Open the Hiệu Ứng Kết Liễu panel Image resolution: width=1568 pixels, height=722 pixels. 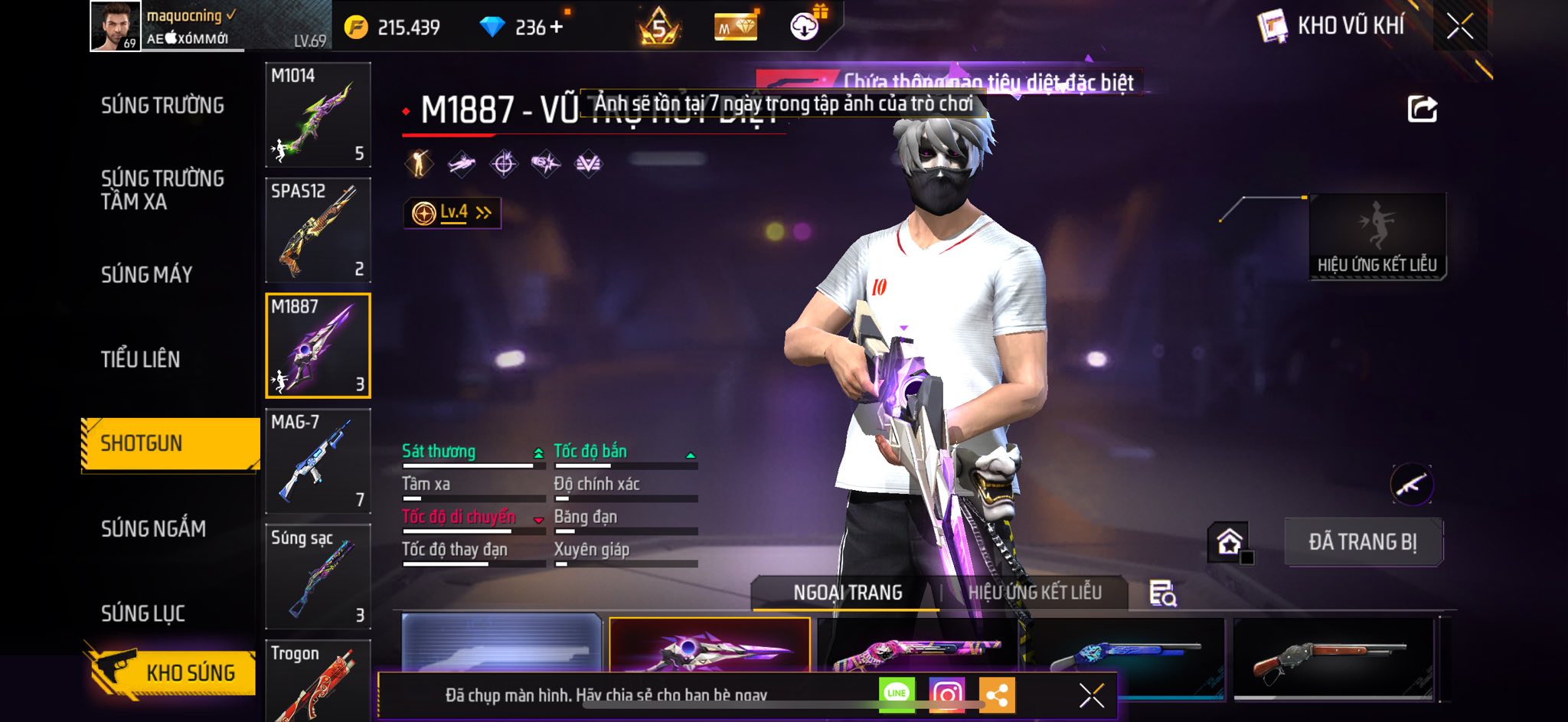[x=1377, y=237]
